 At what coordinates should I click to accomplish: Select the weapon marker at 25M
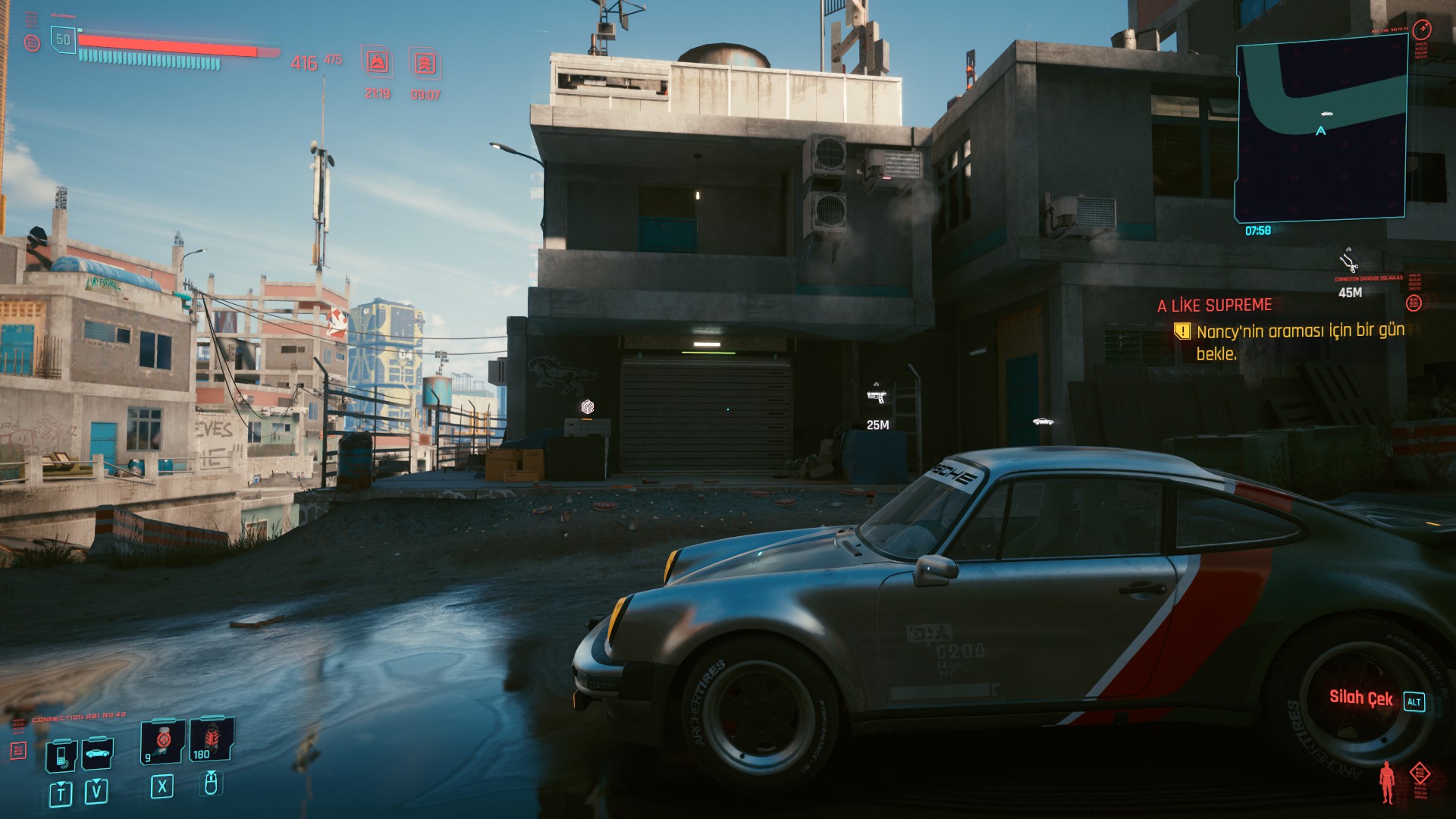877,395
